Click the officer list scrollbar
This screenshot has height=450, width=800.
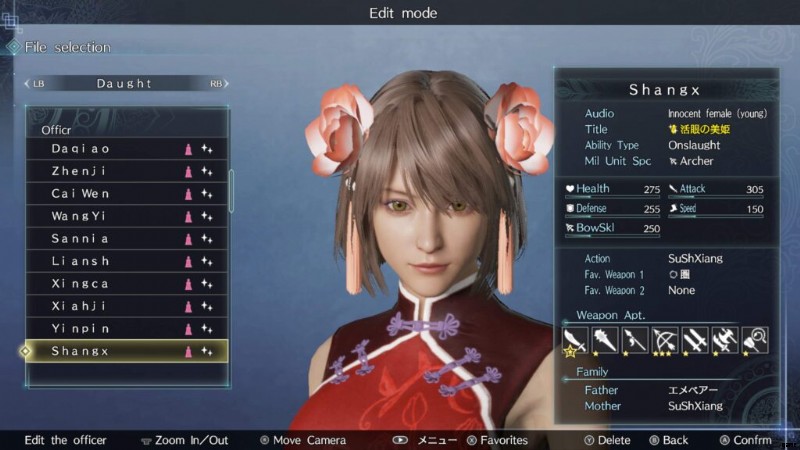(x=232, y=190)
